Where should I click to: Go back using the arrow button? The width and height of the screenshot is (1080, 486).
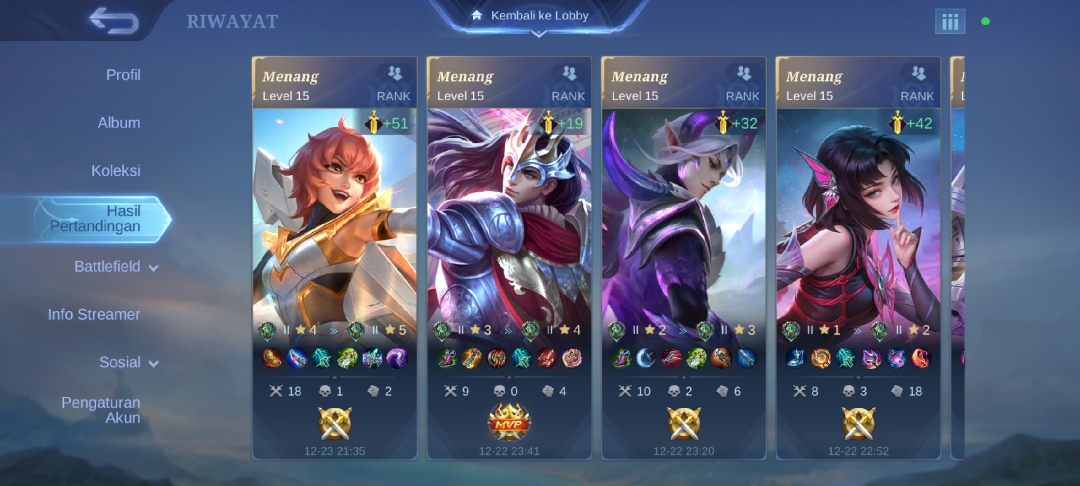(113, 20)
